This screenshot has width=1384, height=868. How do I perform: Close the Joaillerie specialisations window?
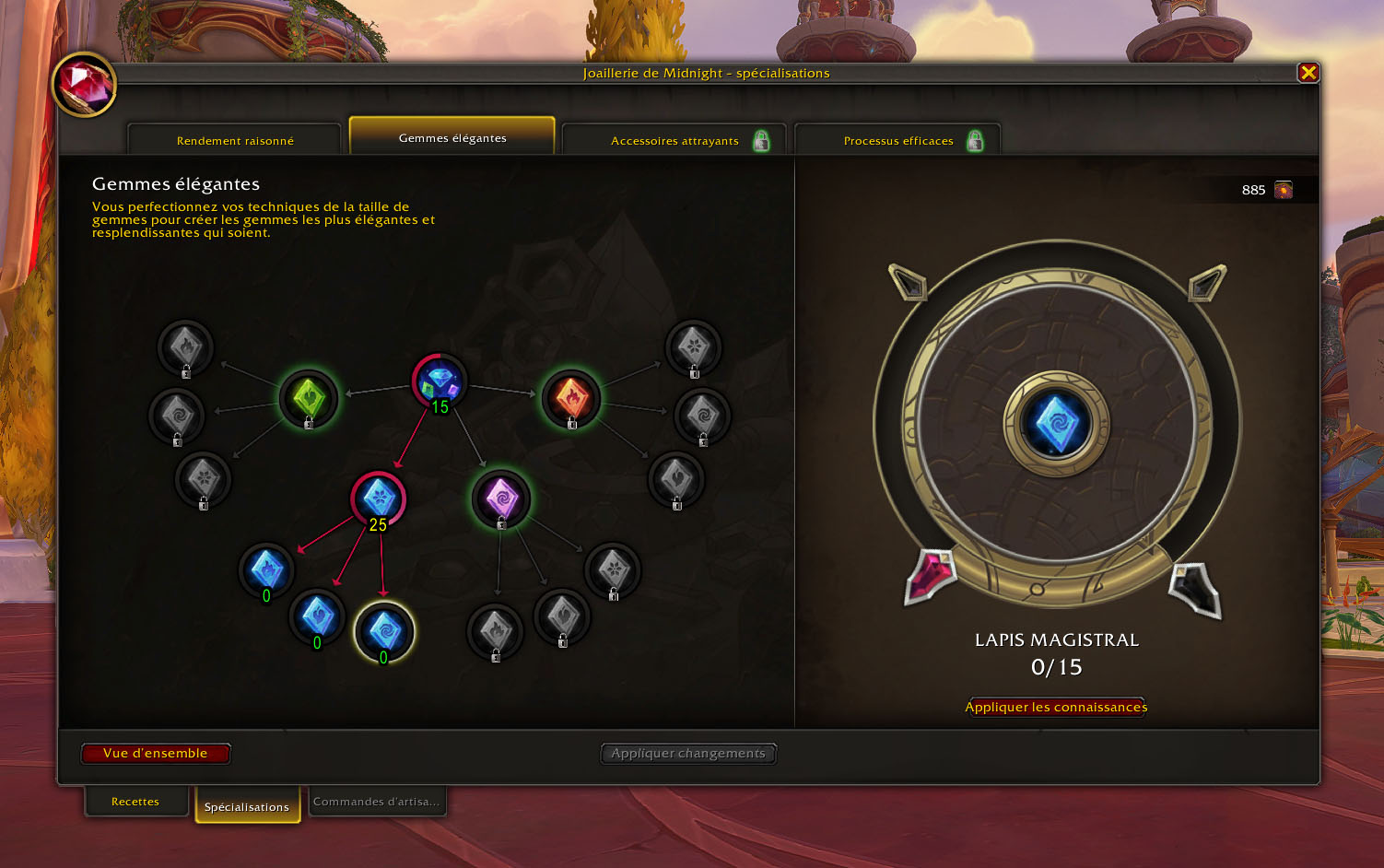1308,73
